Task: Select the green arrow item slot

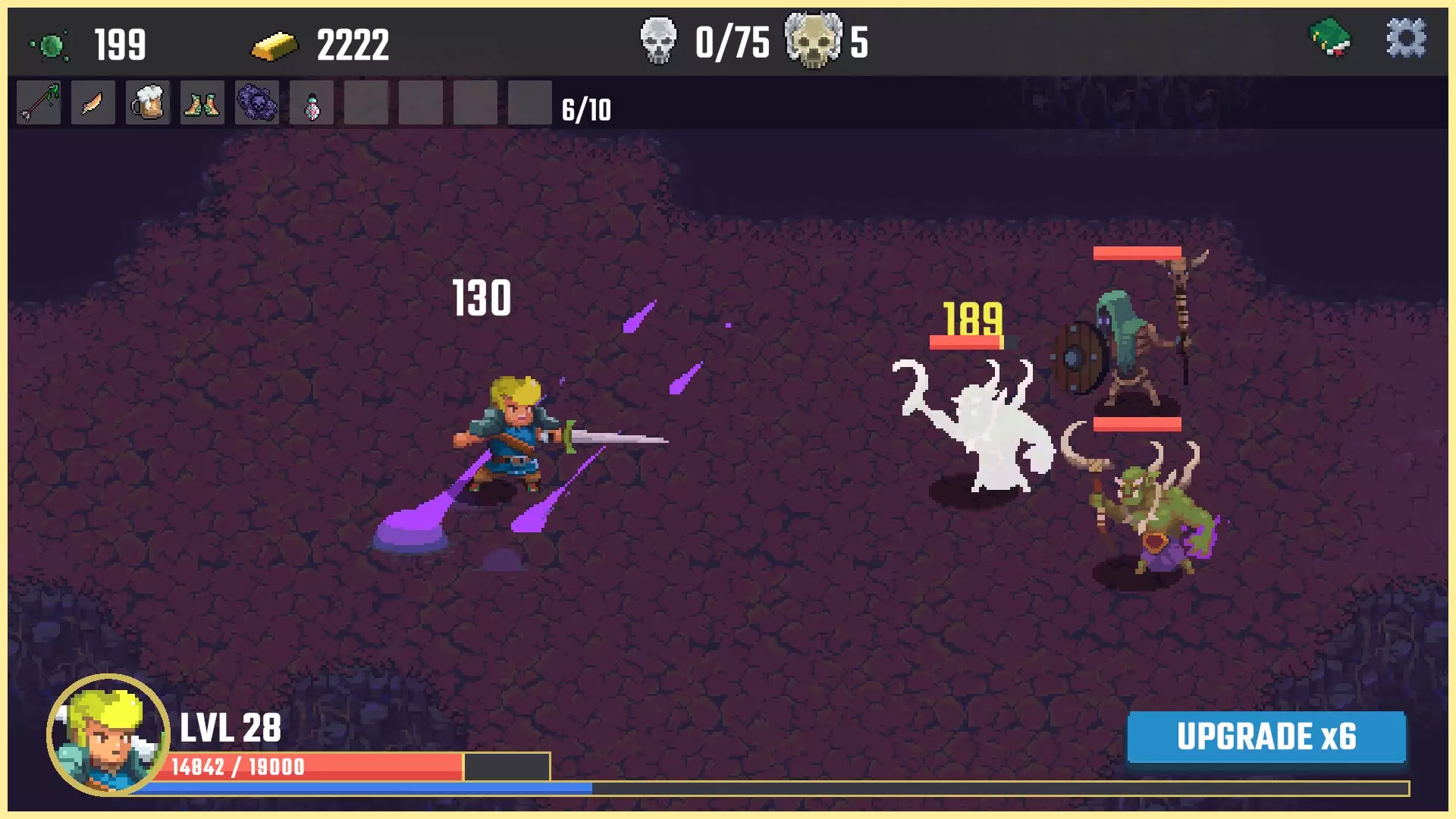Action: point(38,103)
